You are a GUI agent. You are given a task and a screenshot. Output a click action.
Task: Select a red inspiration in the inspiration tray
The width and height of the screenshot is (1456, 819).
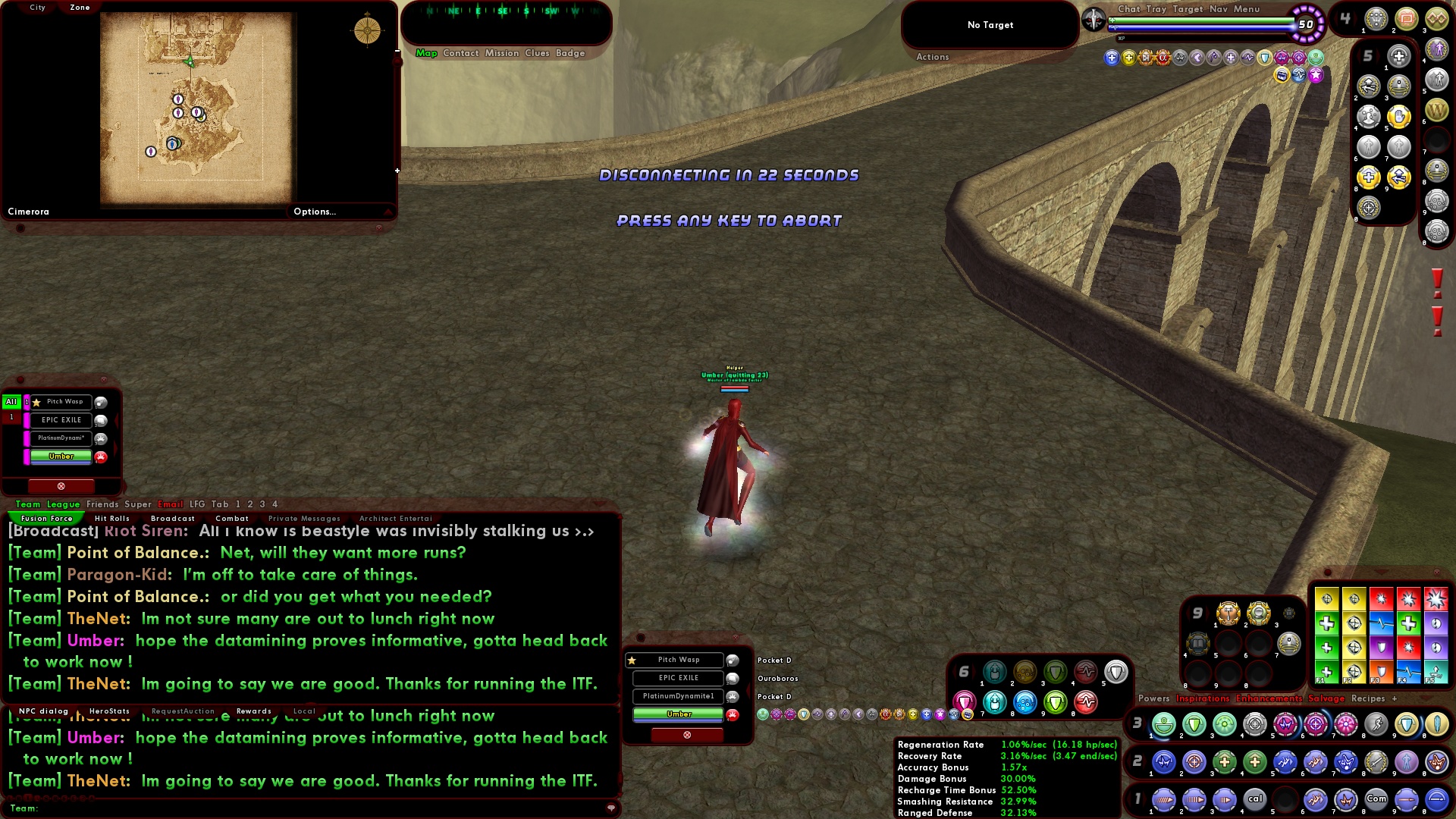(1381, 598)
